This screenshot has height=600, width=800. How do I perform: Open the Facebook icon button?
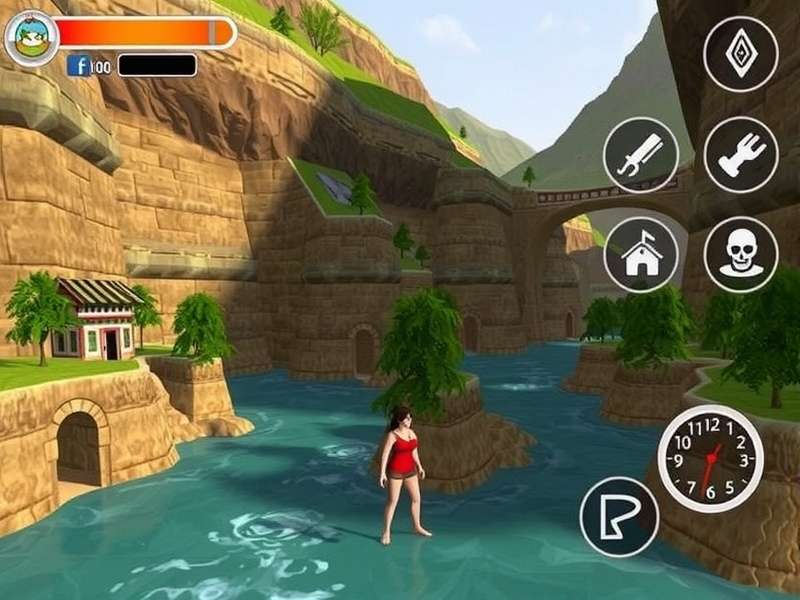tap(79, 66)
